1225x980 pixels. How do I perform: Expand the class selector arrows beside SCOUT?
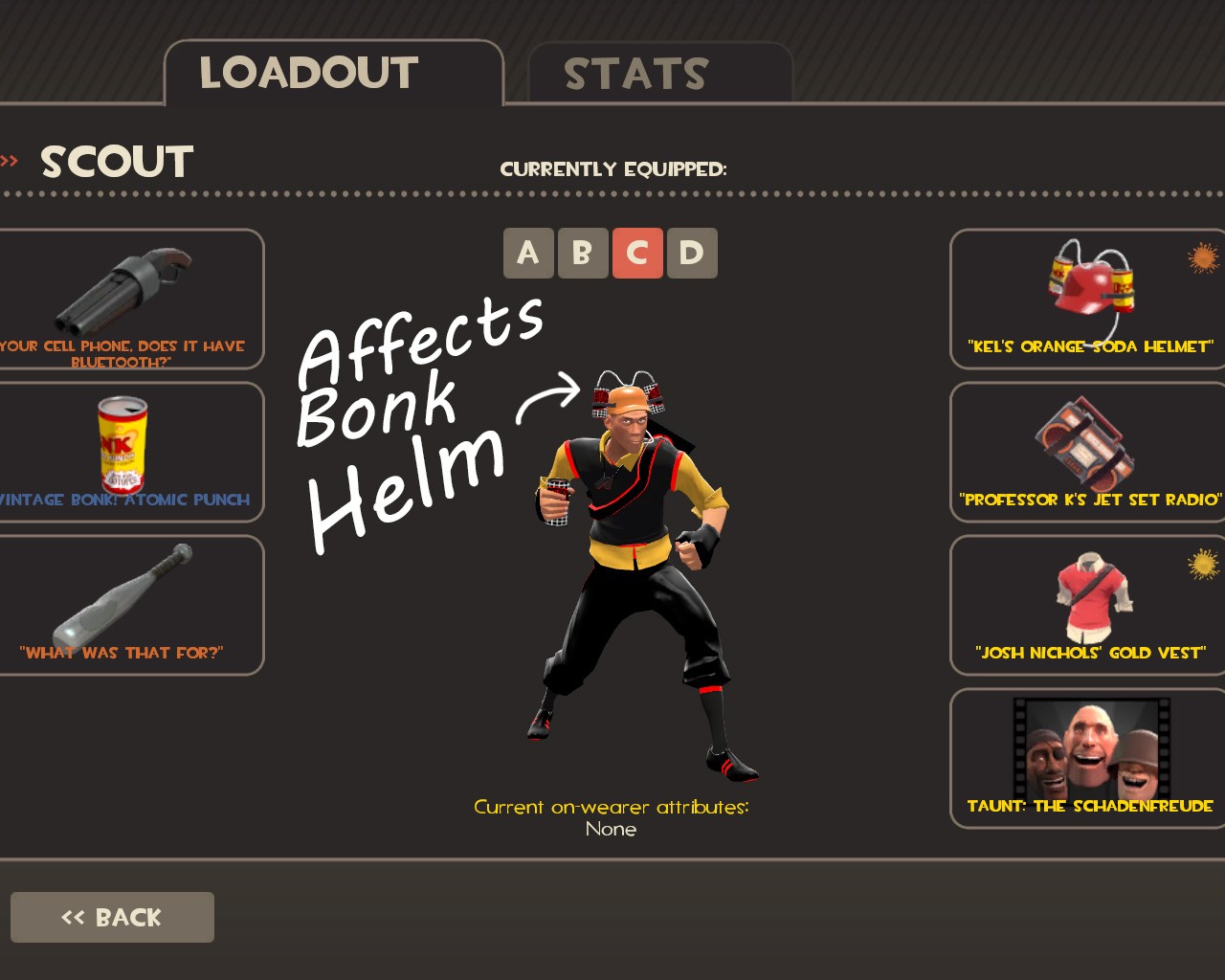coord(10,159)
